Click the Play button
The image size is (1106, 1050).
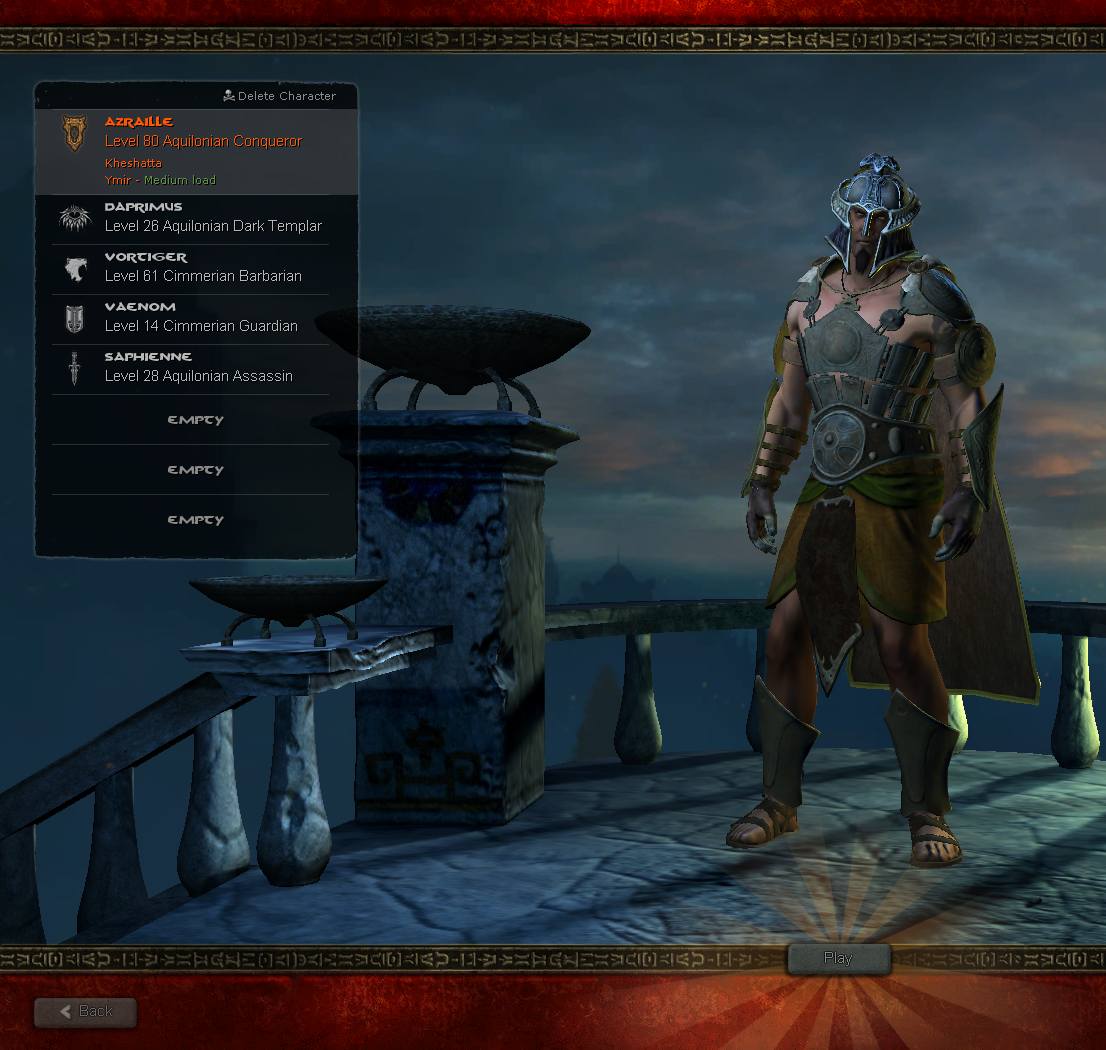pyautogui.click(x=838, y=958)
